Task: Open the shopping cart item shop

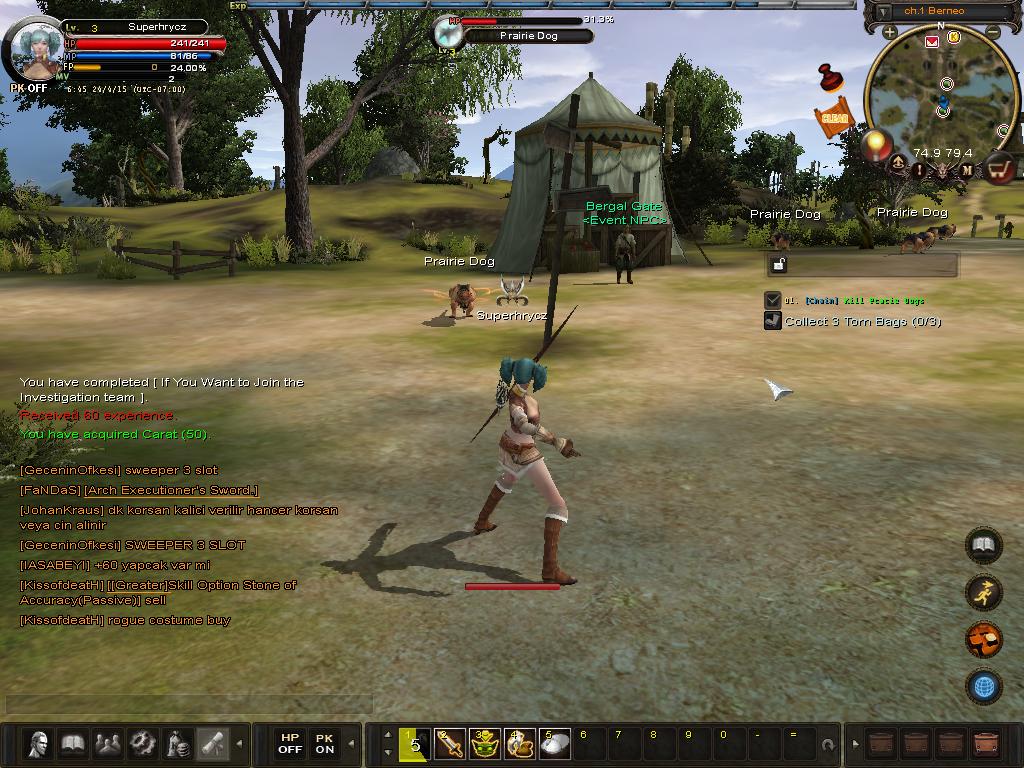Action: pos(999,169)
